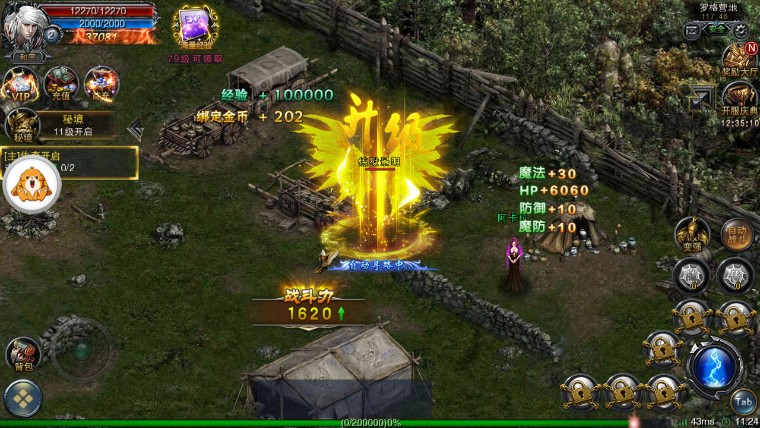Tap the orange mascot assistant bubble
The height and width of the screenshot is (428, 760).
31,186
